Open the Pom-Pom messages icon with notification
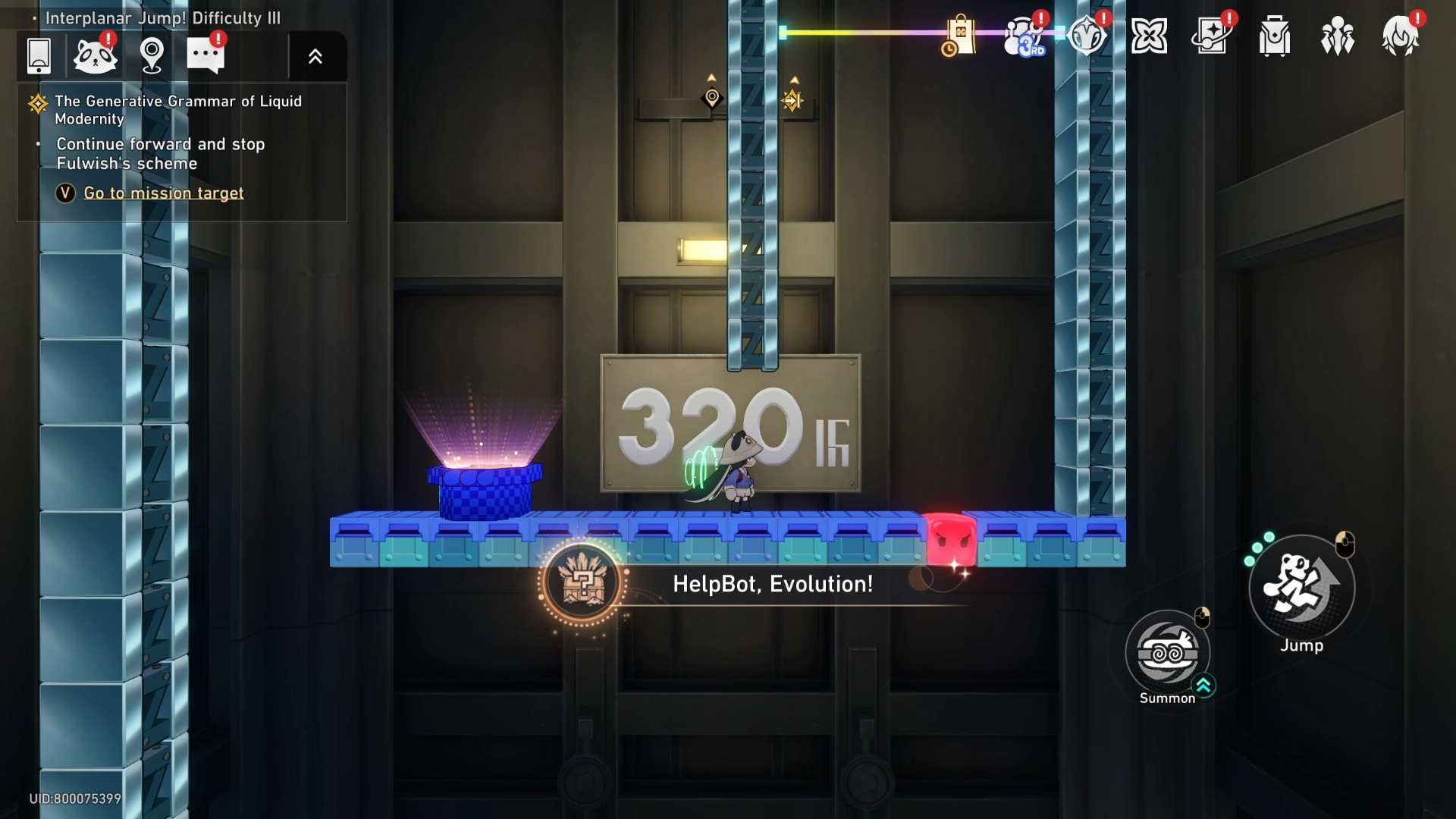Image resolution: width=1456 pixels, height=819 pixels. 95,55
